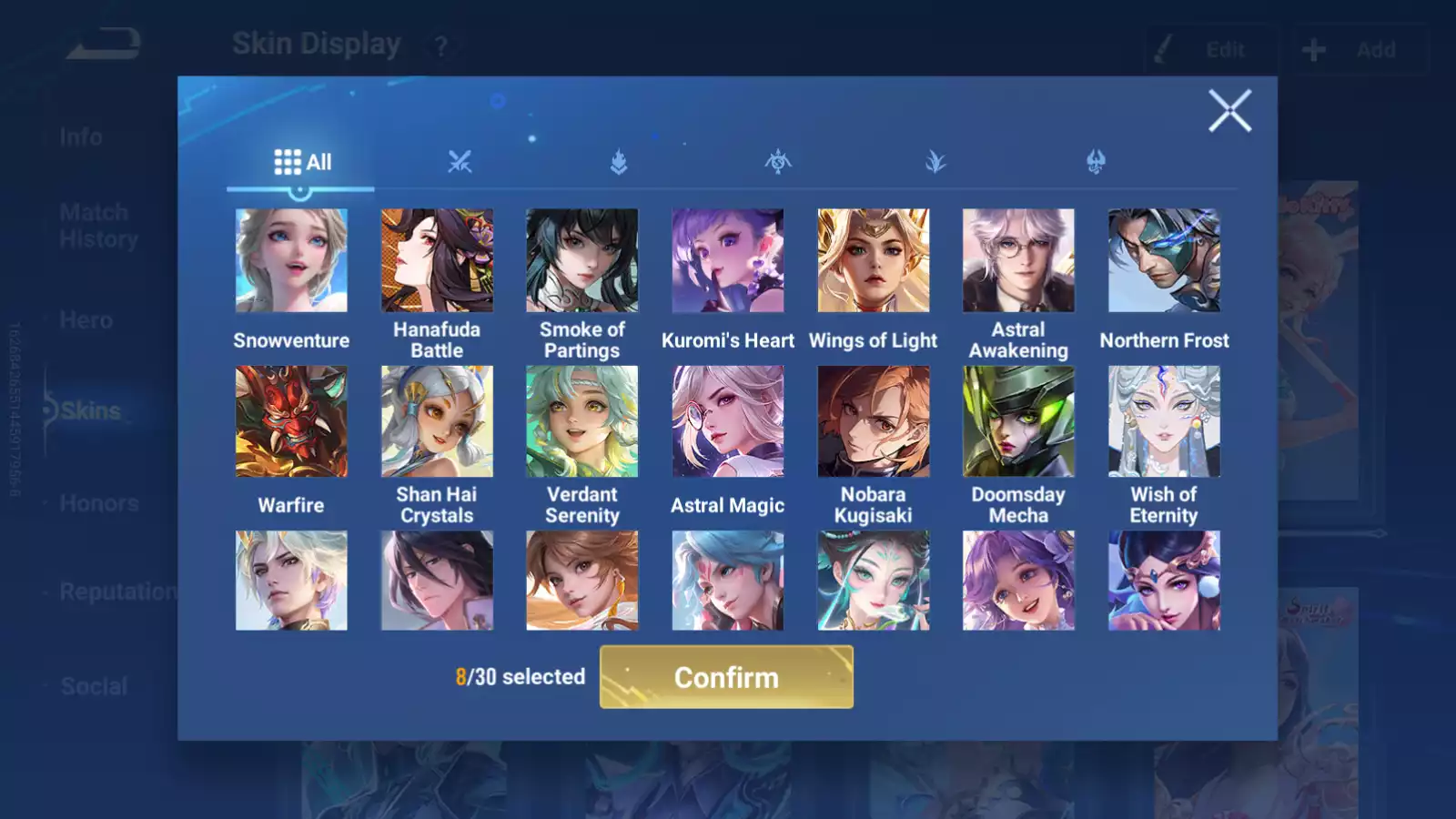
Task: Choose the Shan Hai Crystals skin
Action: coord(437,421)
